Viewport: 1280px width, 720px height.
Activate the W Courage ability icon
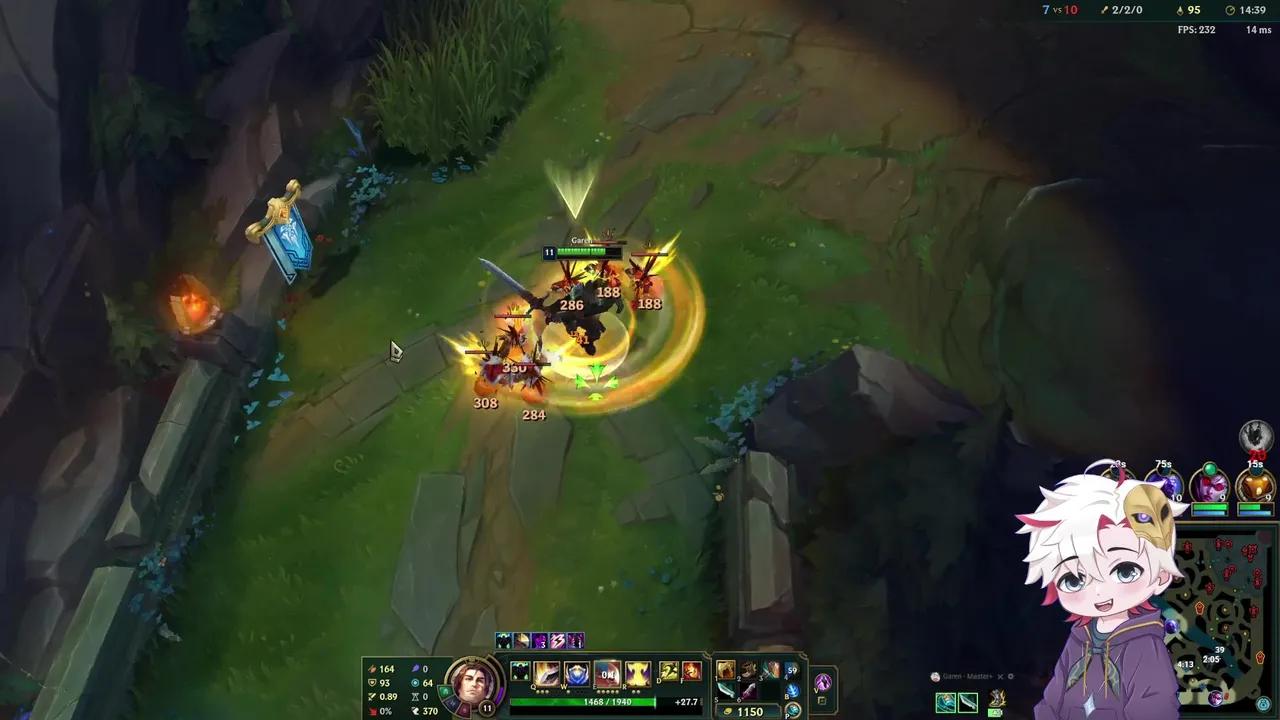(x=575, y=673)
